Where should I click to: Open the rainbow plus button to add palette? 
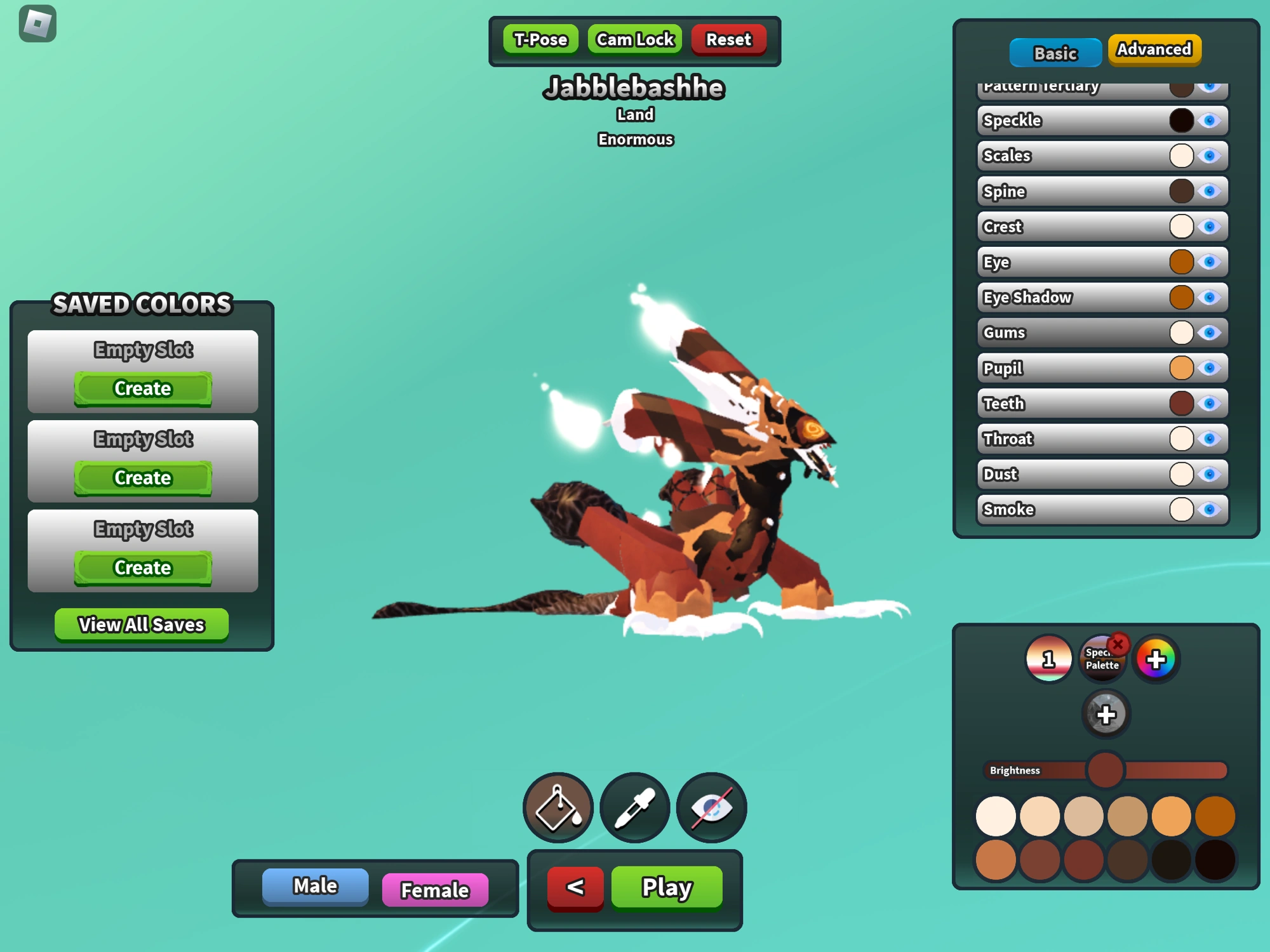(x=1156, y=659)
